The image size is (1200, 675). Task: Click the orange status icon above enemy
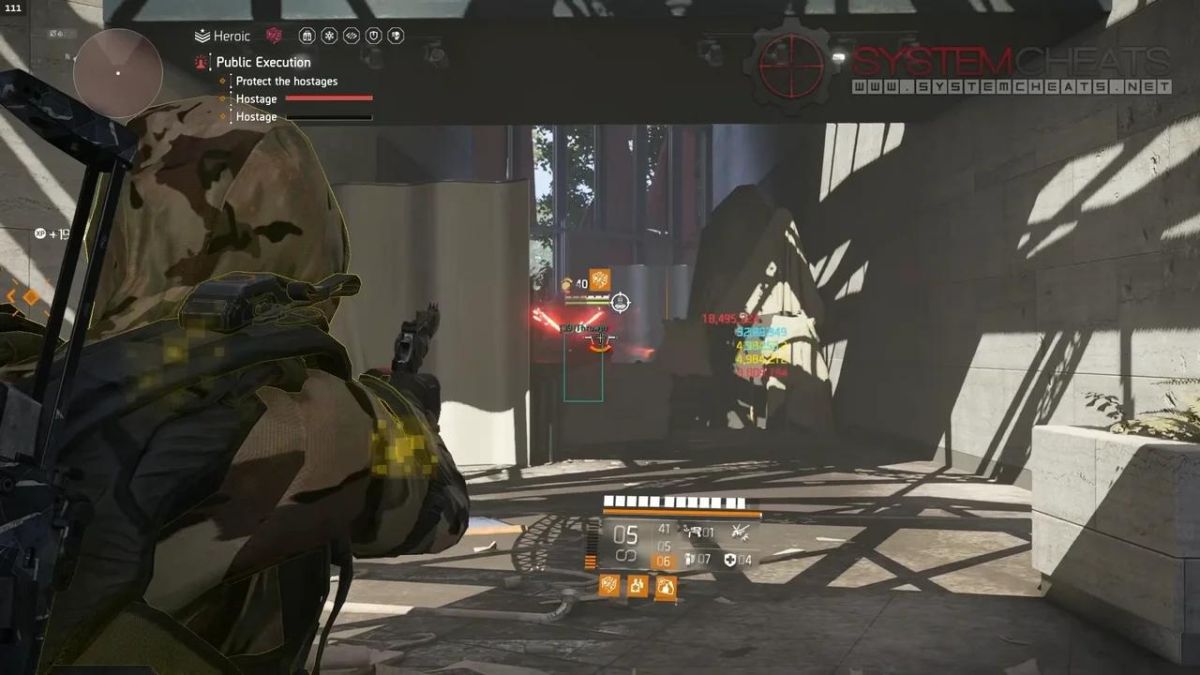pyautogui.click(x=599, y=279)
